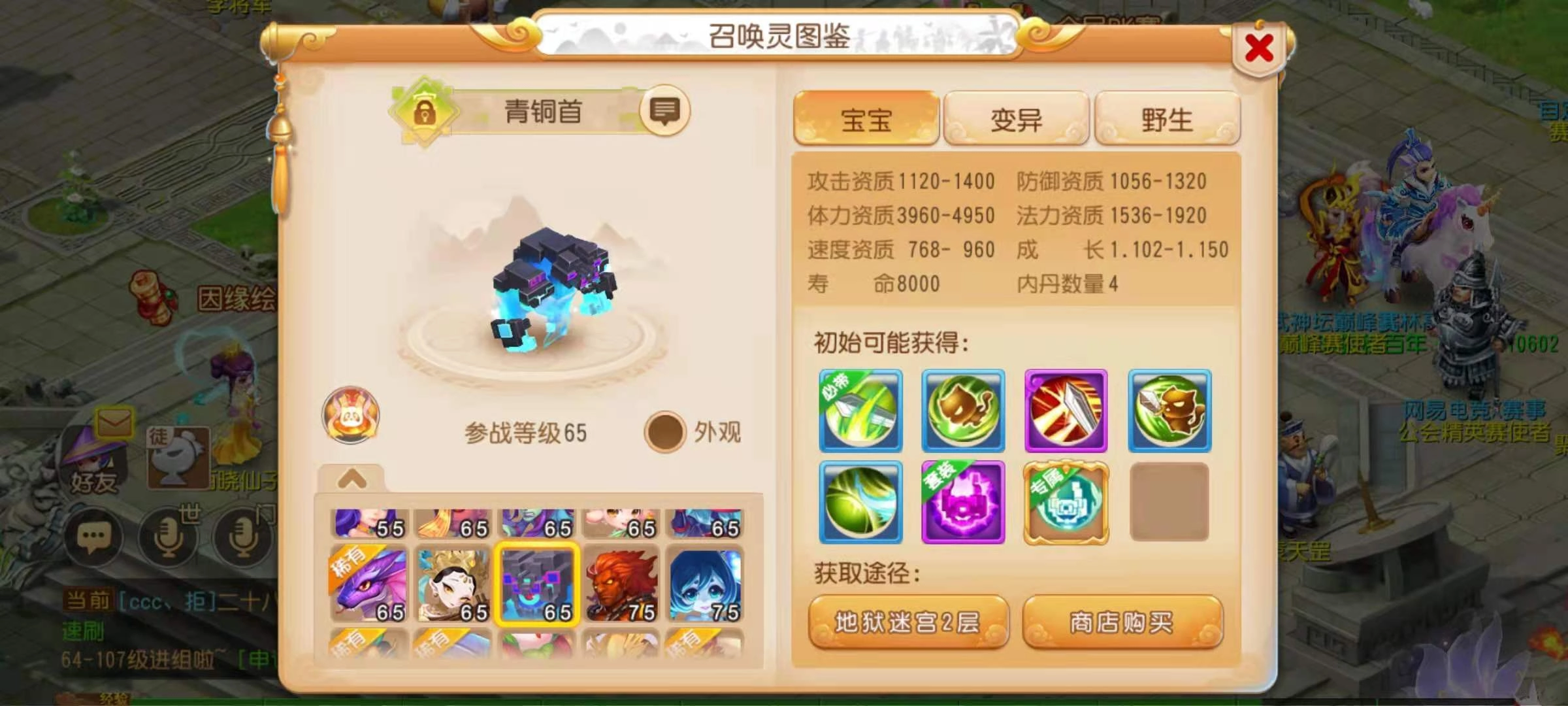Select the red sword attack skill icon

(1067, 411)
